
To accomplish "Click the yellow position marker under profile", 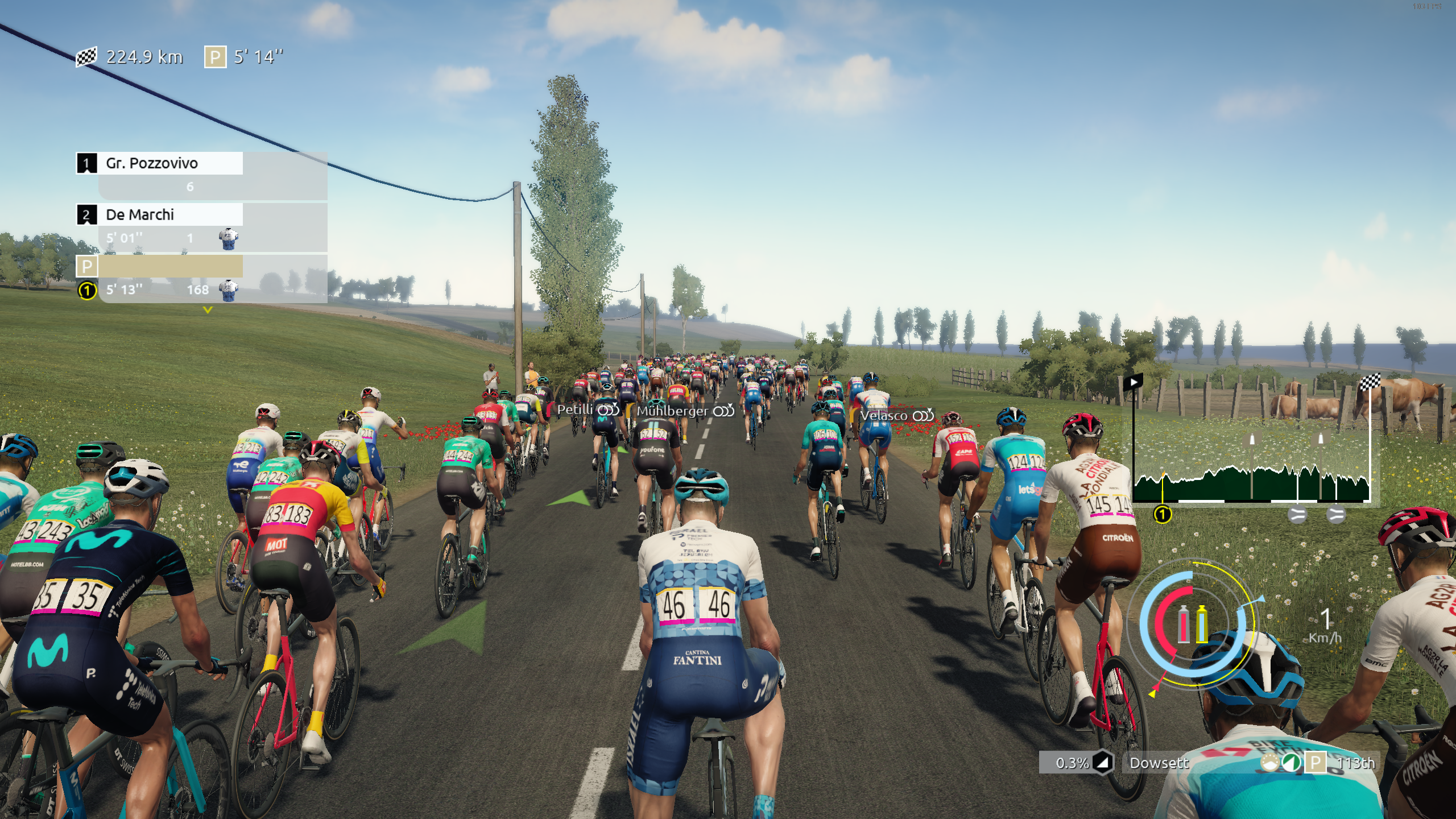I will tap(1163, 515).
